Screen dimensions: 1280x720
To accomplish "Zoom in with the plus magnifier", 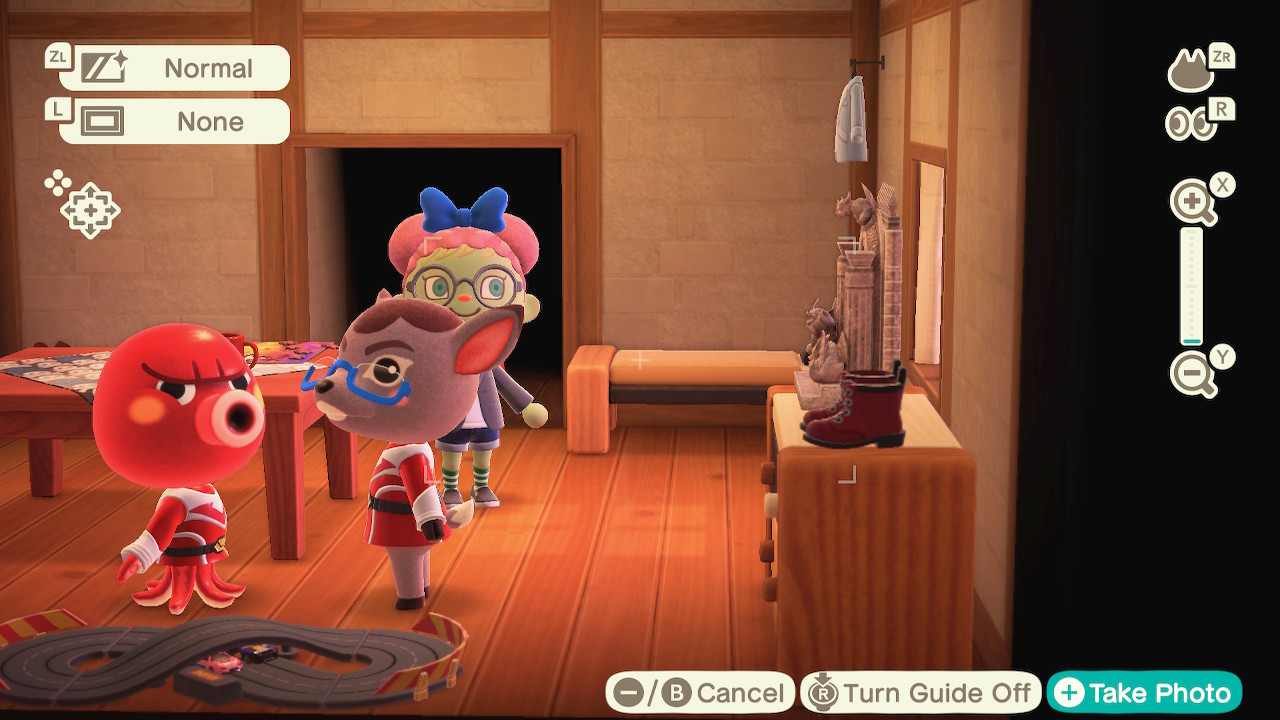I will coord(1193,203).
